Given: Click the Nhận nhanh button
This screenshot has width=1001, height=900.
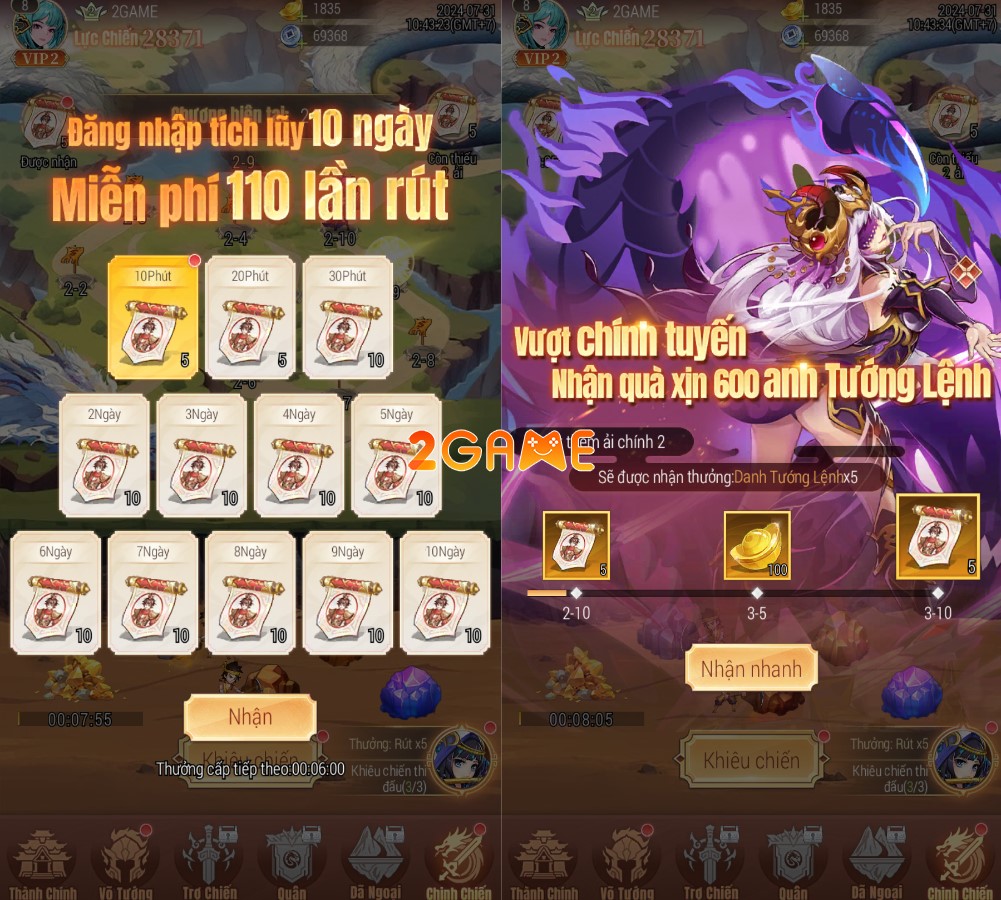Looking at the screenshot, I should click(751, 669).
